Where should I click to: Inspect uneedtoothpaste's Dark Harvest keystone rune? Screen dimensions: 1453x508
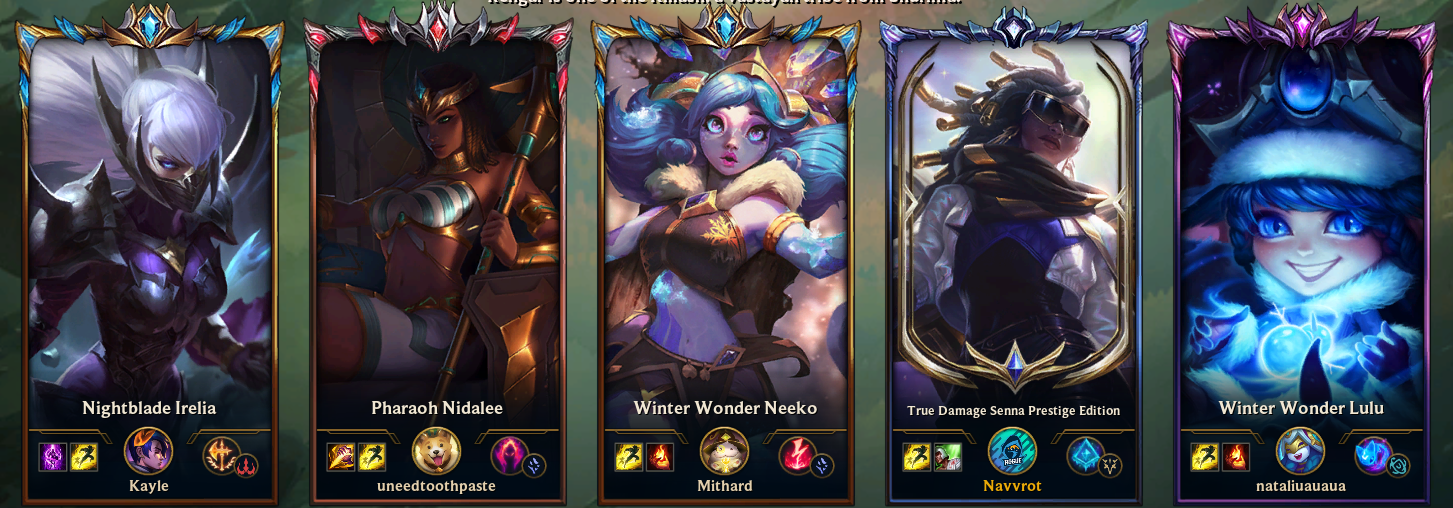(509, 455)
